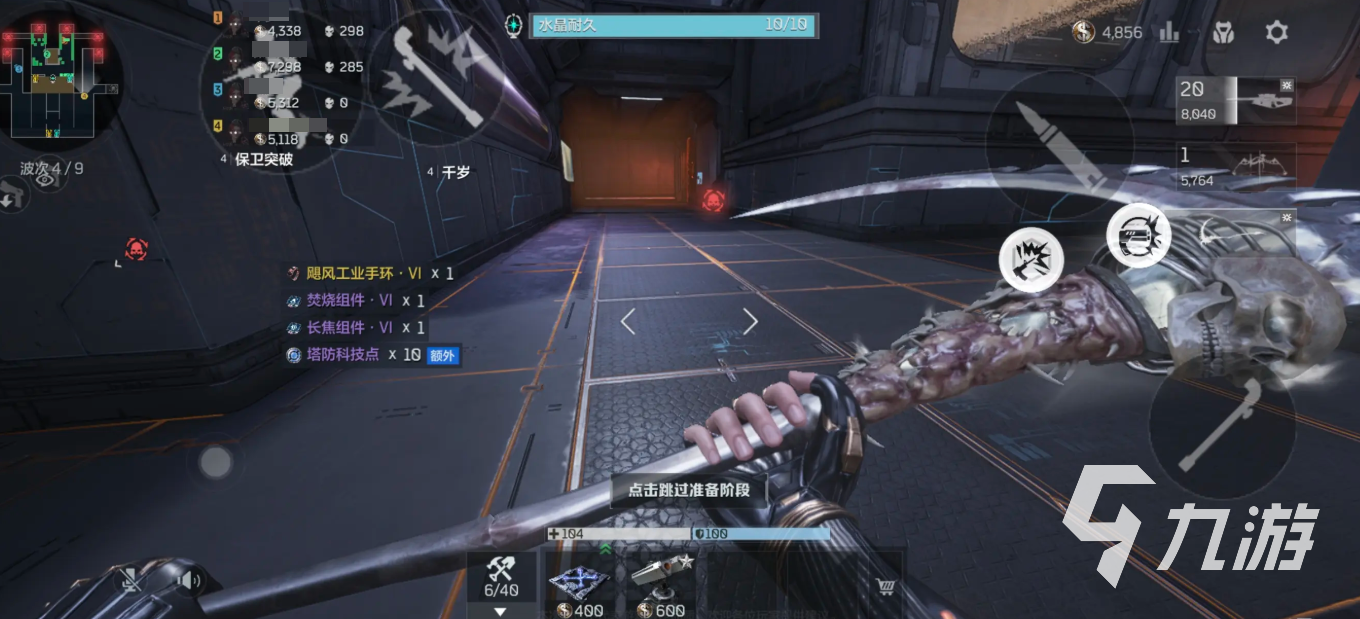This screenshot has height=619, width=1360.
Task: Toggle the speaker voice icon
Action: point(185,579)
